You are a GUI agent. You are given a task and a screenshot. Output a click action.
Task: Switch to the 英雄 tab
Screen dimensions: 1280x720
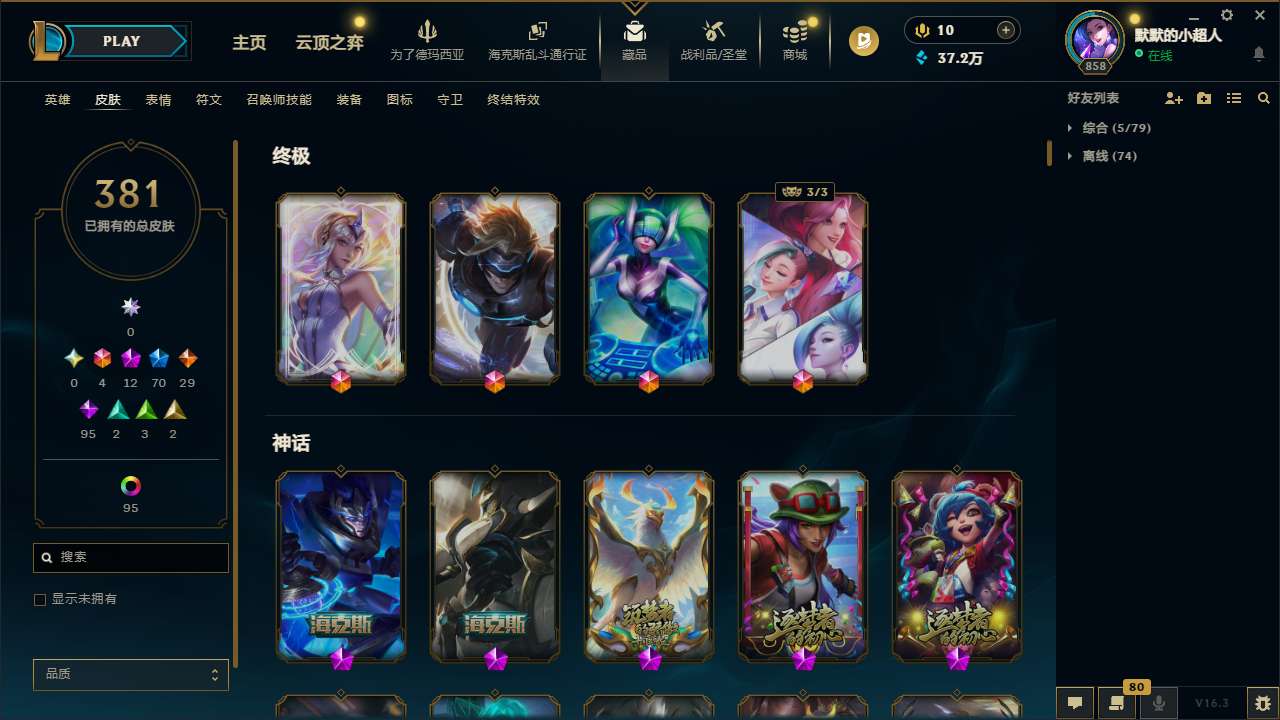[57, 100]
